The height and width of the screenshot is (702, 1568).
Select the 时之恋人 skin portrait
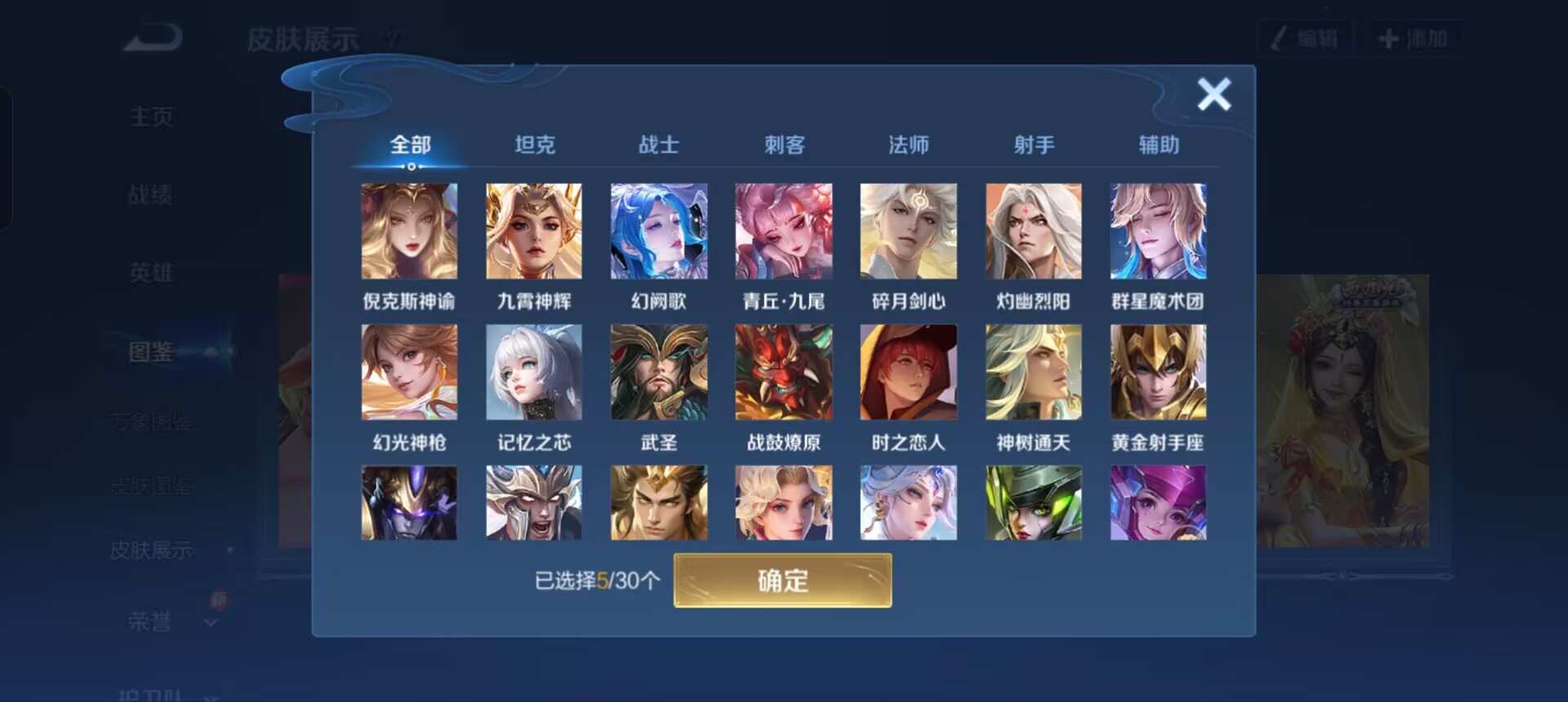click(908, 371)
